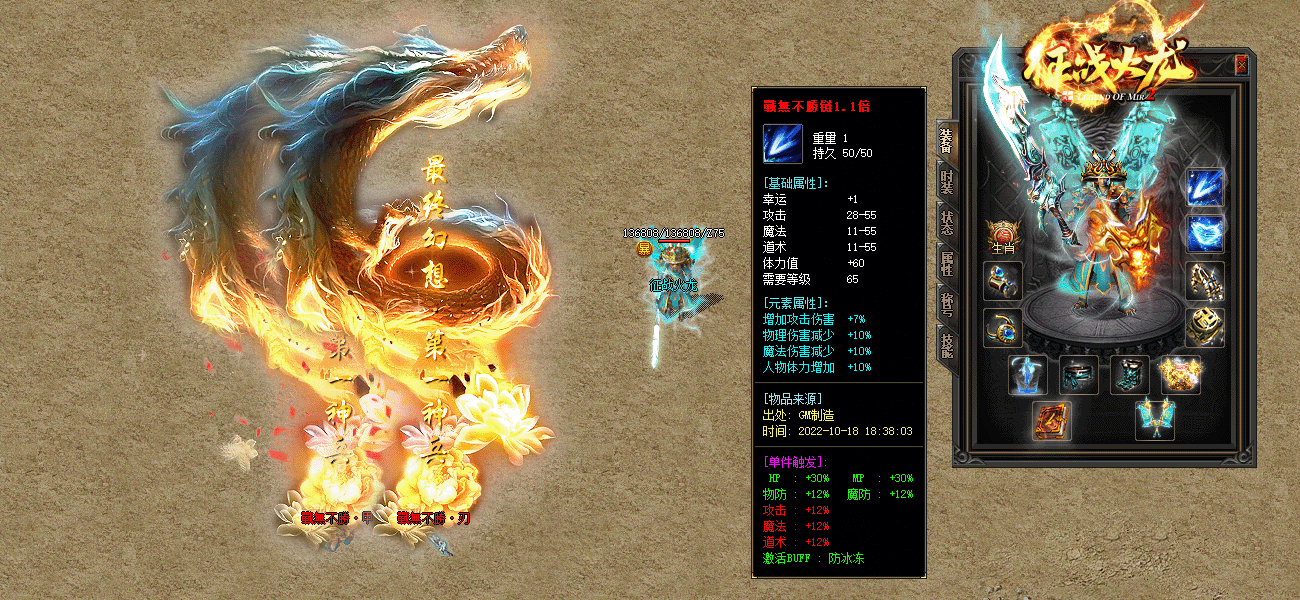This screenshot has width=1300, height=600.
Task: Select the glowing golden gem slot
Action: pyautogui.click(x=1180, y=375)
